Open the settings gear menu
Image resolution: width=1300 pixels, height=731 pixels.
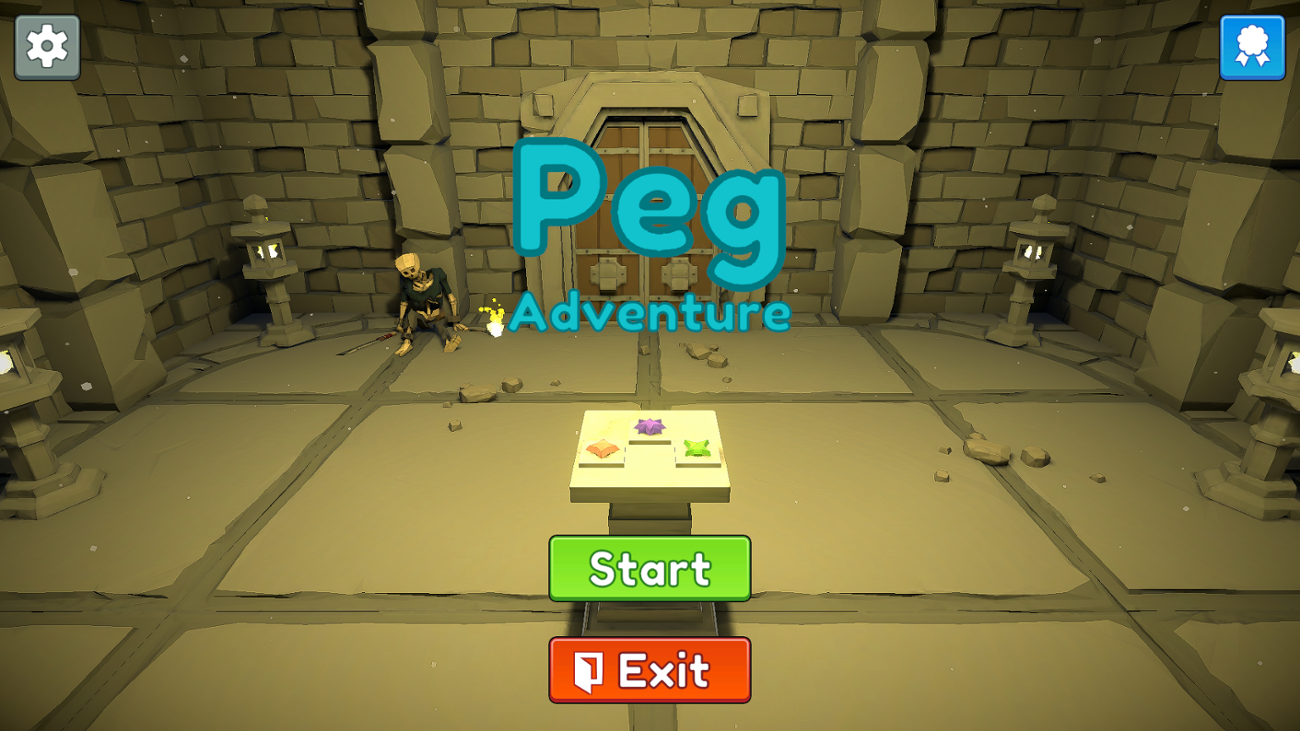tap(46, 46)
